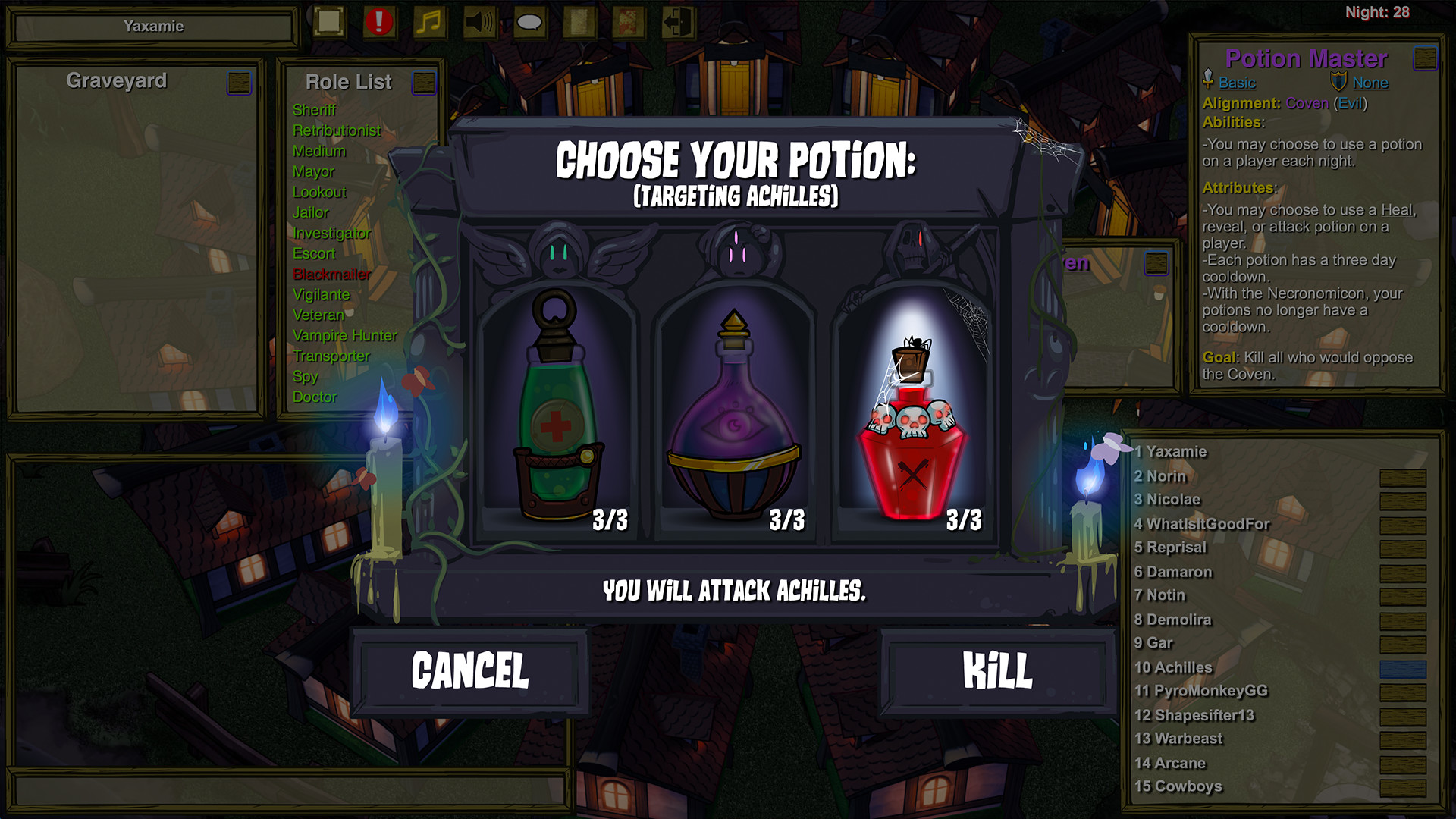The image size is (1456, 819).
Task: Click the exit door icon to leave game
Action: click(x=679, y=21)
